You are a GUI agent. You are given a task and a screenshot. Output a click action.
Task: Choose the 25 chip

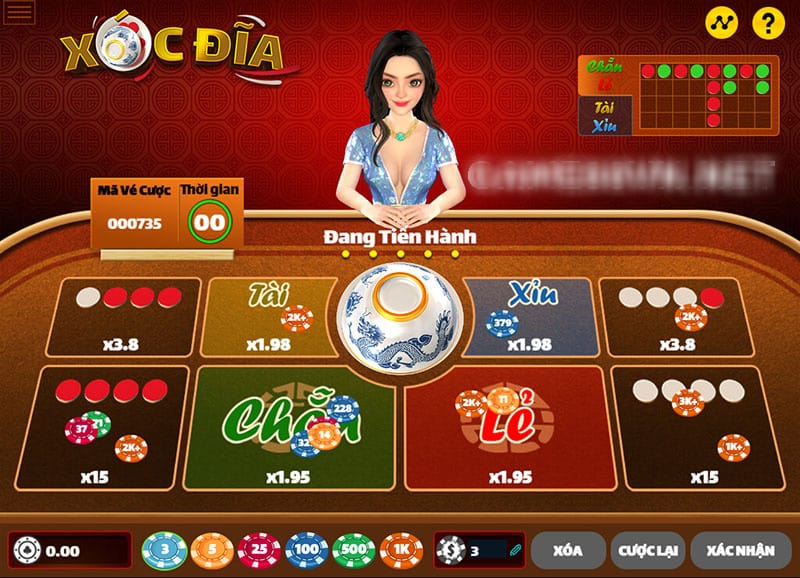(x=259, y=550)
